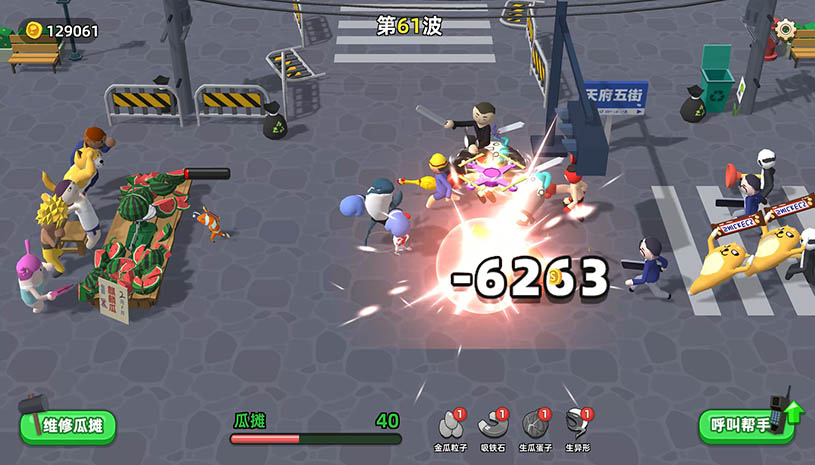Click the 维修瓜摊 repair stall button

click(x=68, y=426)
